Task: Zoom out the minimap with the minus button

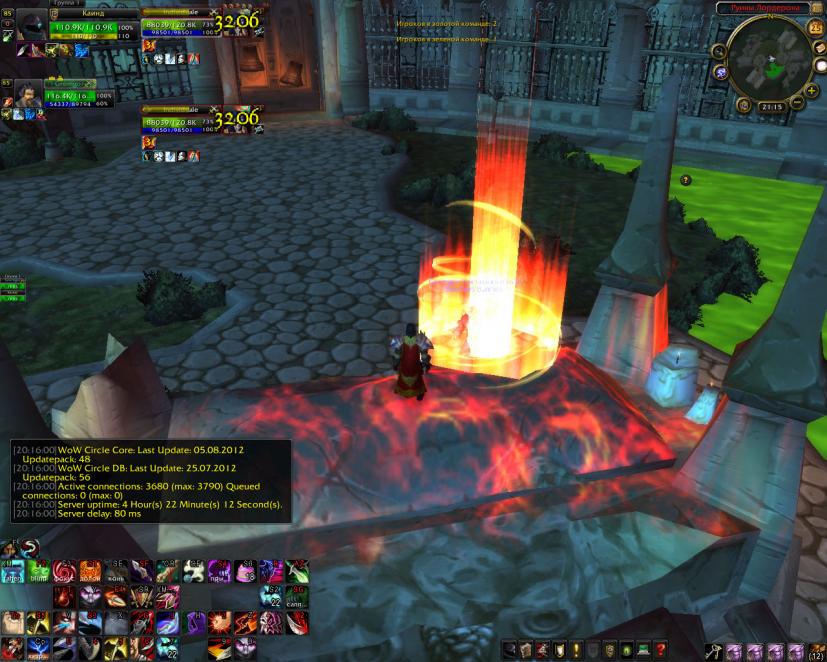Action: point(797,103)
